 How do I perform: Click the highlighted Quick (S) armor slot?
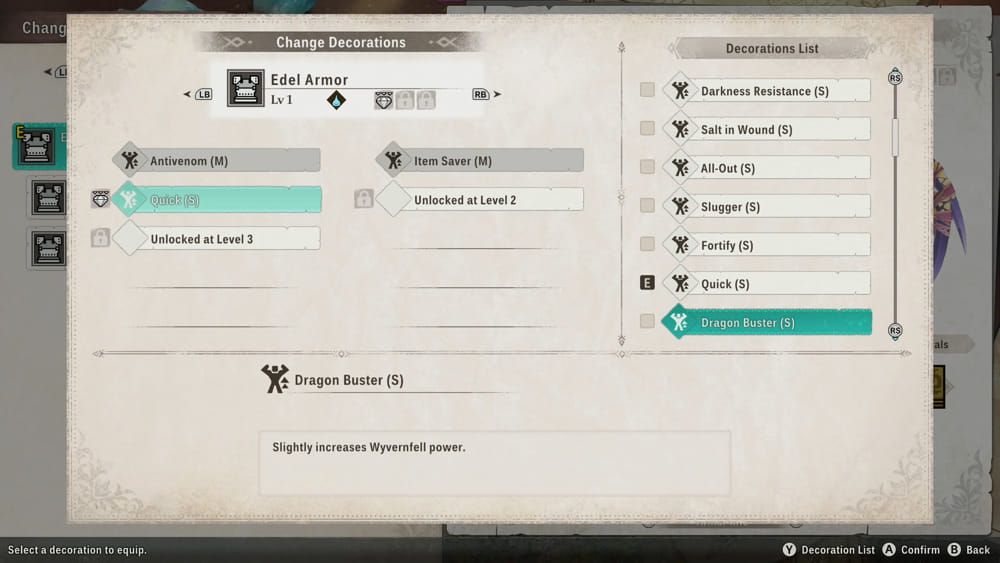pyautogui.click(x=218, y=200)
